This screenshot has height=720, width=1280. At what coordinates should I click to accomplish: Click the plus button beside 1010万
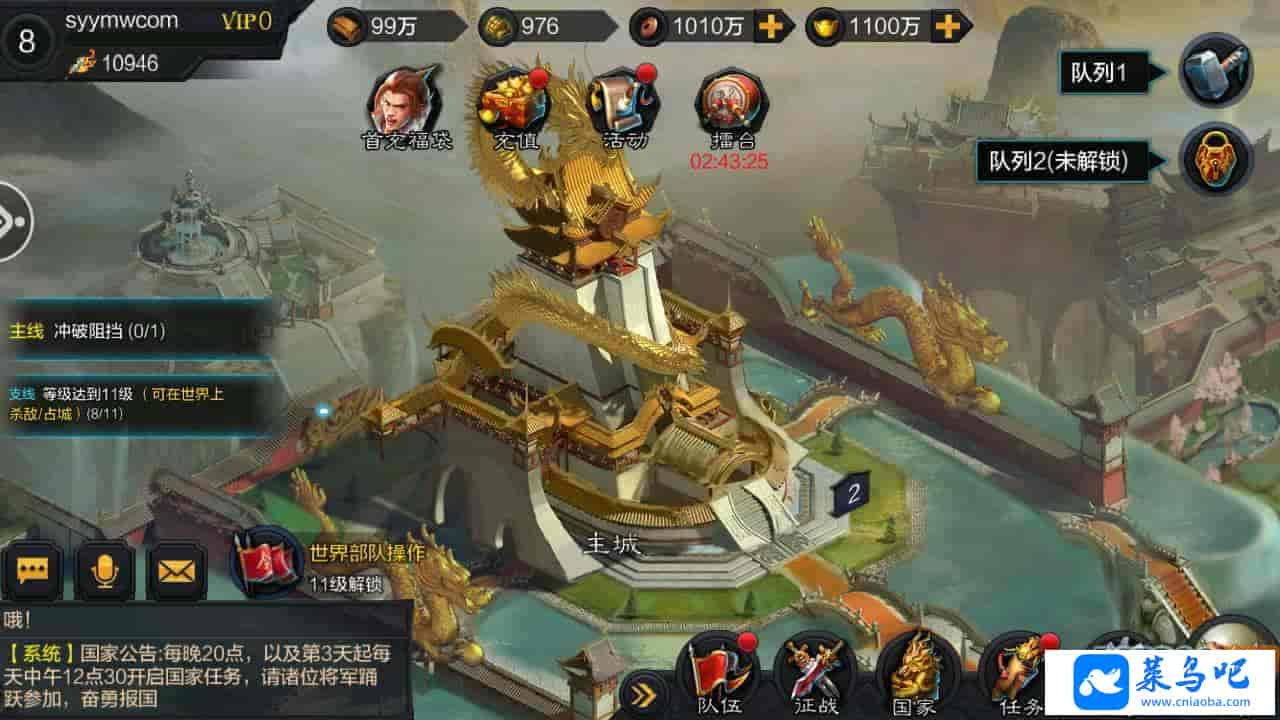click(770, 27)
